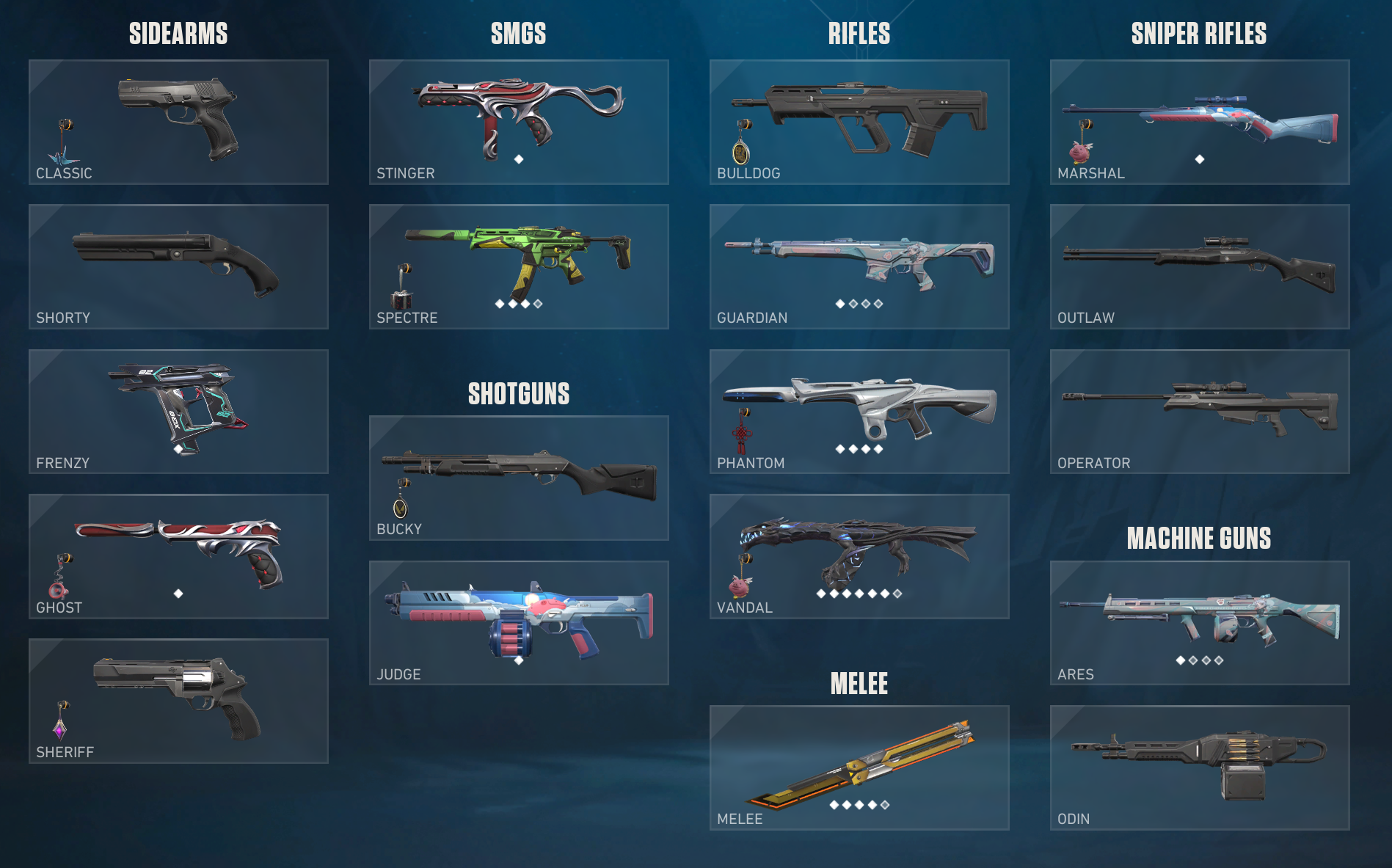Select the Classic sidearm tile
The width and height of the screenshot is (1392, 868).
coord(178,122)
